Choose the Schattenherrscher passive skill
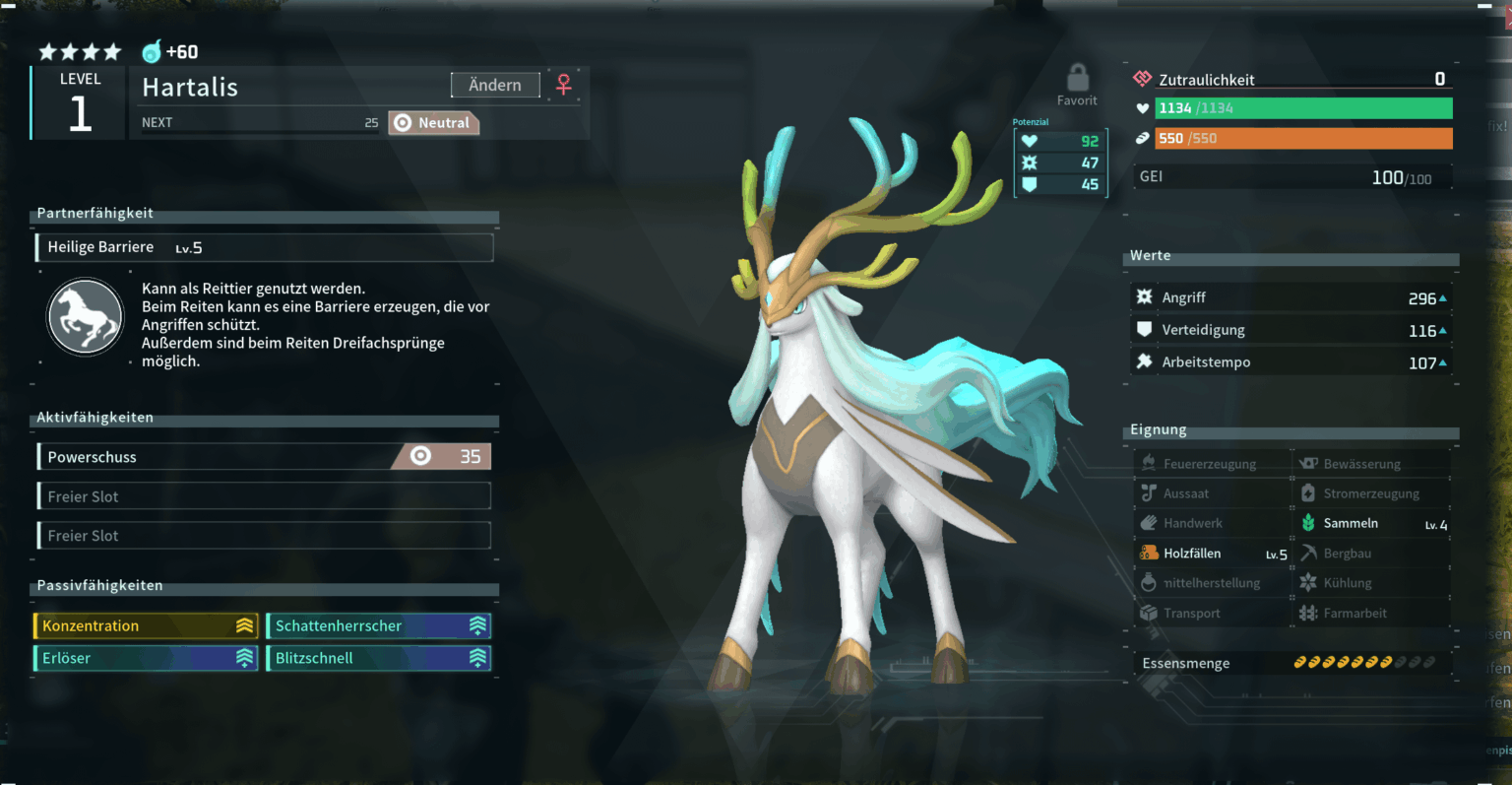Viewport: 1512px width, 785px height. pos(379,626)
